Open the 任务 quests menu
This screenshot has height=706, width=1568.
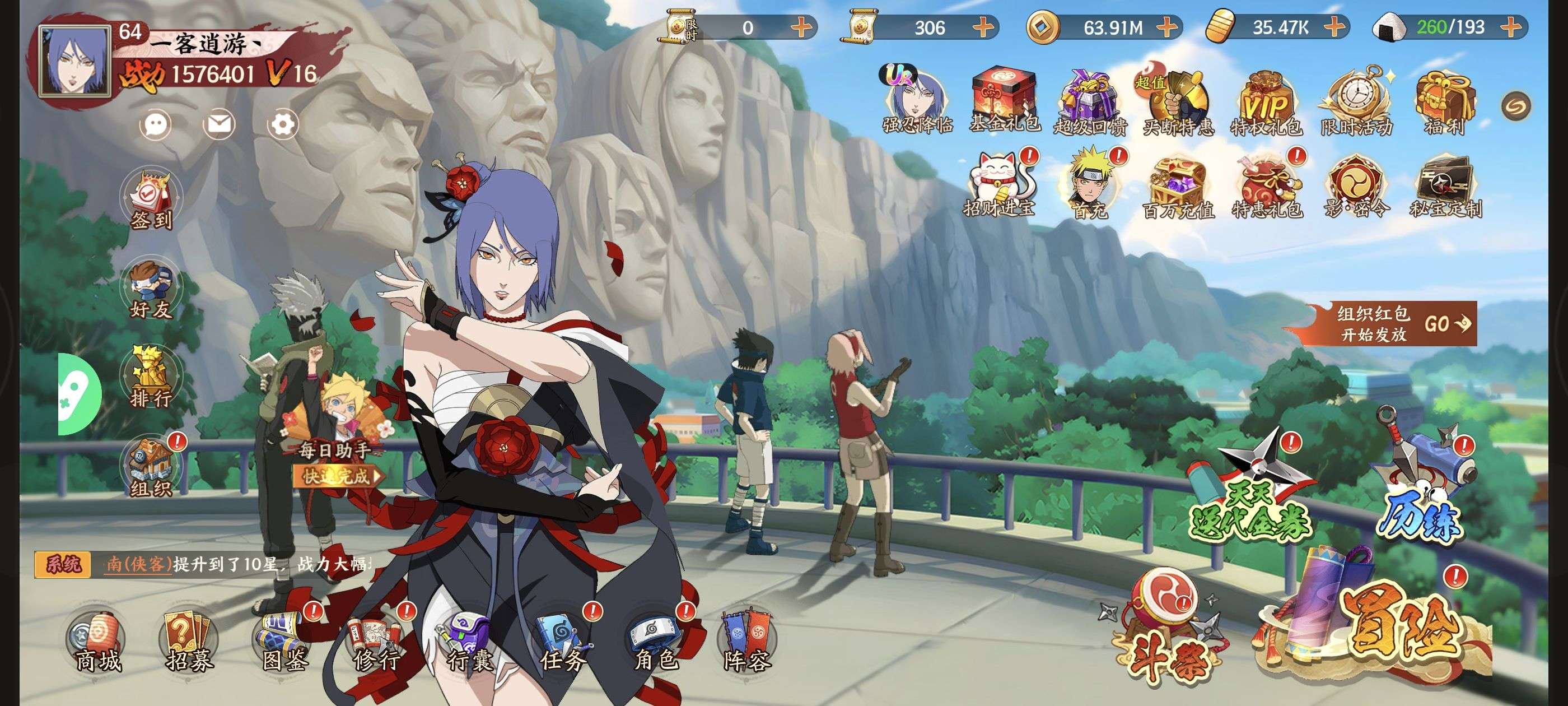[562, 643]
